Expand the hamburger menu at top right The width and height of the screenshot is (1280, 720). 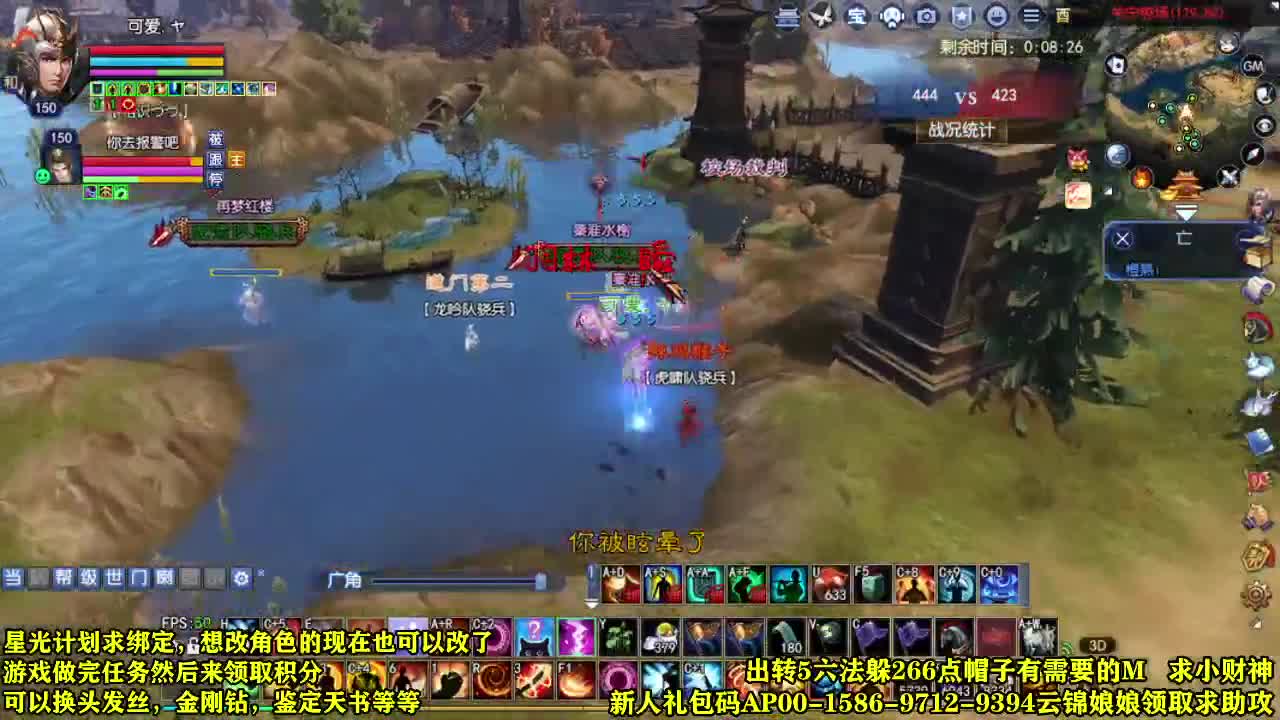1030,16
